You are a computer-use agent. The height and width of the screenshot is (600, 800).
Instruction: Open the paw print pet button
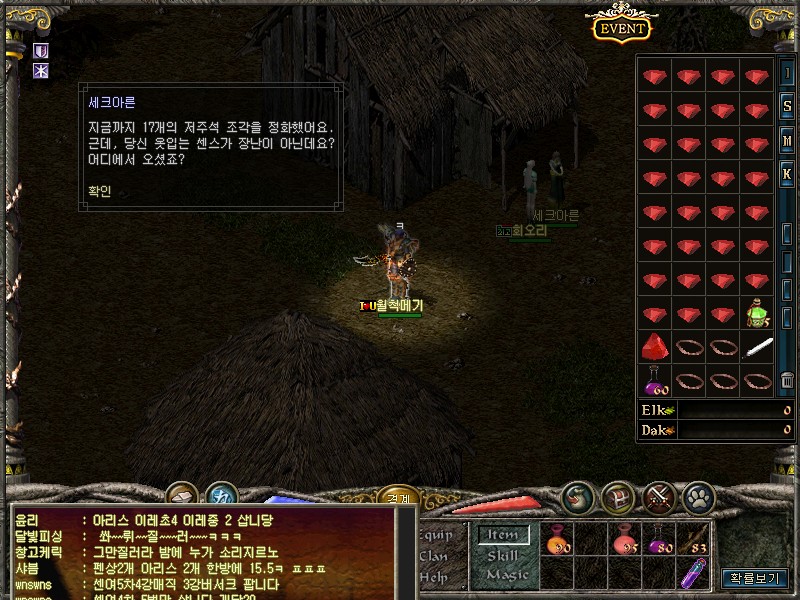point(698,497)
